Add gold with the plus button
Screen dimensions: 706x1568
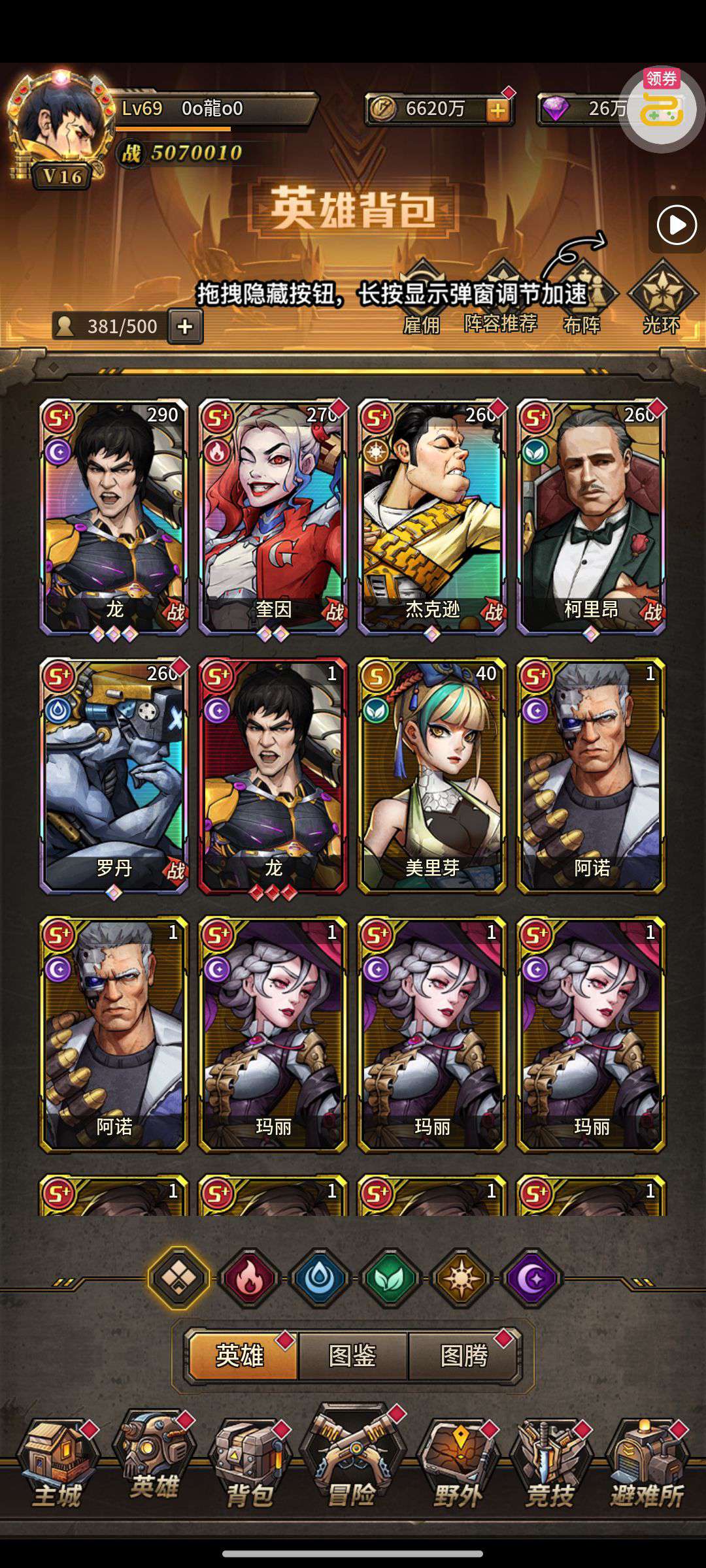(x=498, y=110)
